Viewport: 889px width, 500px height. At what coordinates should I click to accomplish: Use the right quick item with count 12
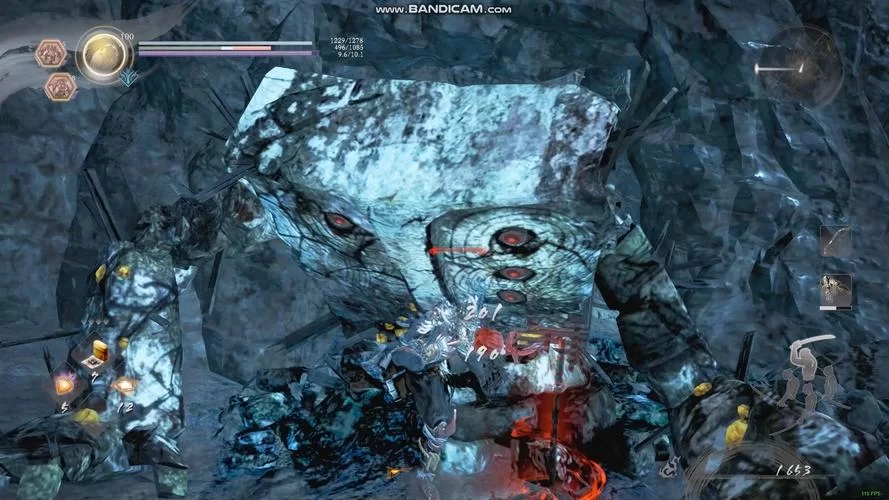point(124,385)
